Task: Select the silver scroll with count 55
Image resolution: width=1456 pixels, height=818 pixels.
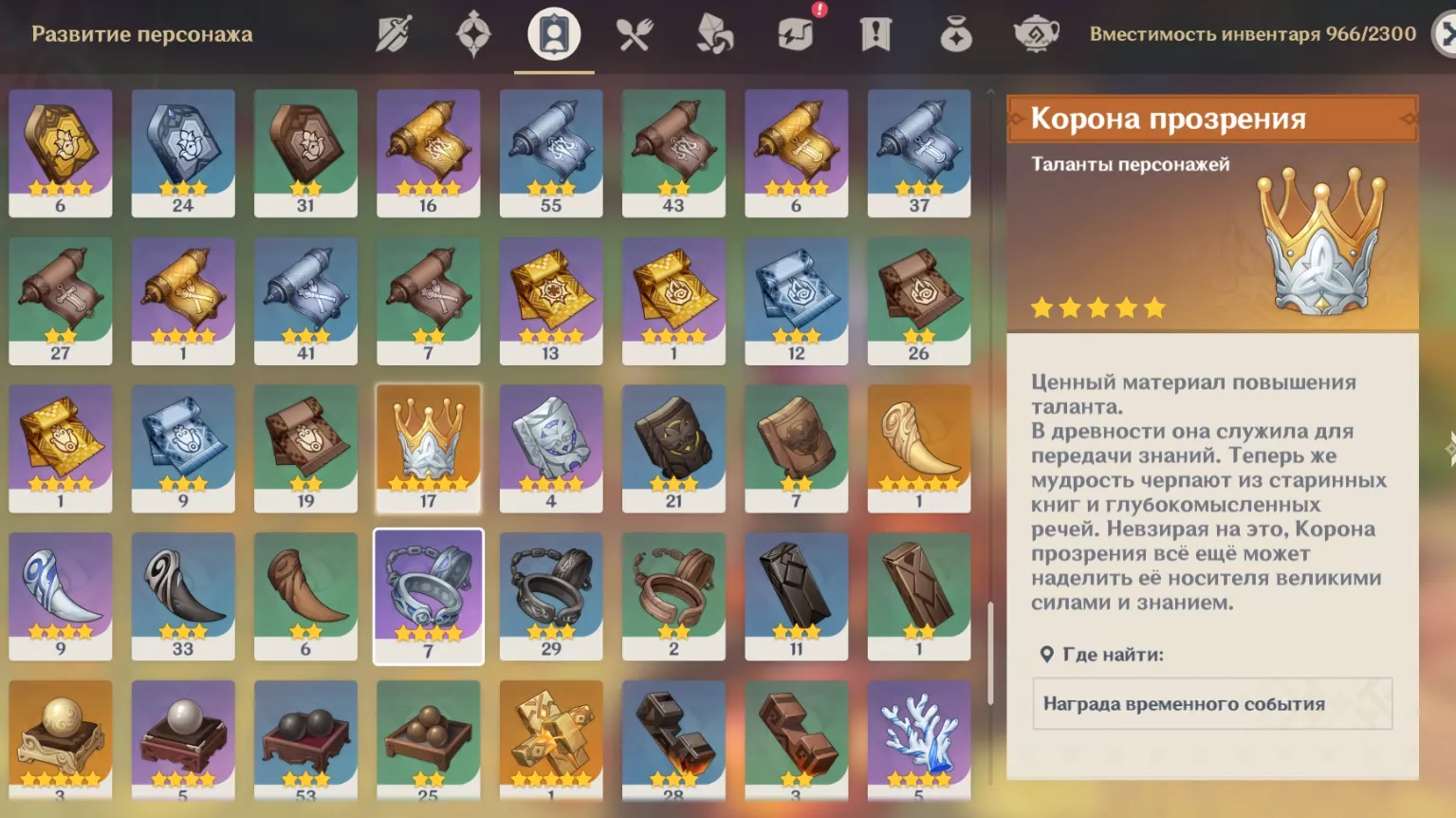Action: pos(551,153)
